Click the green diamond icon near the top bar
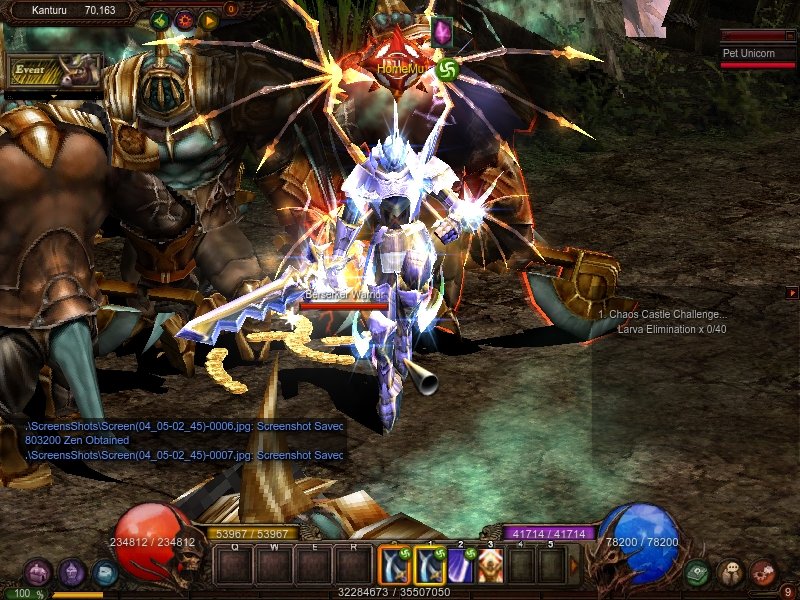 click(x=159, y=19)
